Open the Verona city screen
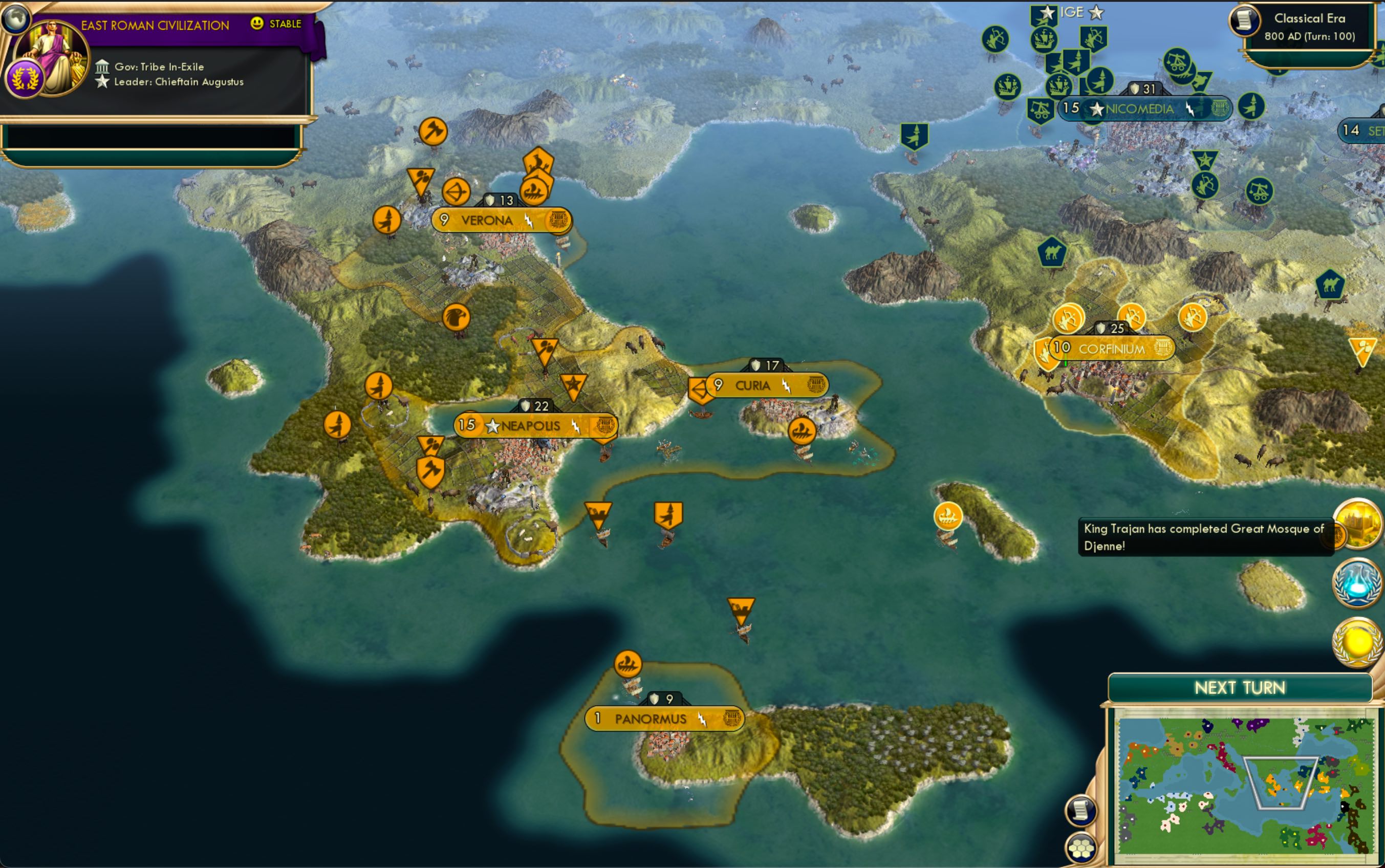This screenshot has height=868, width=1385. (487, 220)
